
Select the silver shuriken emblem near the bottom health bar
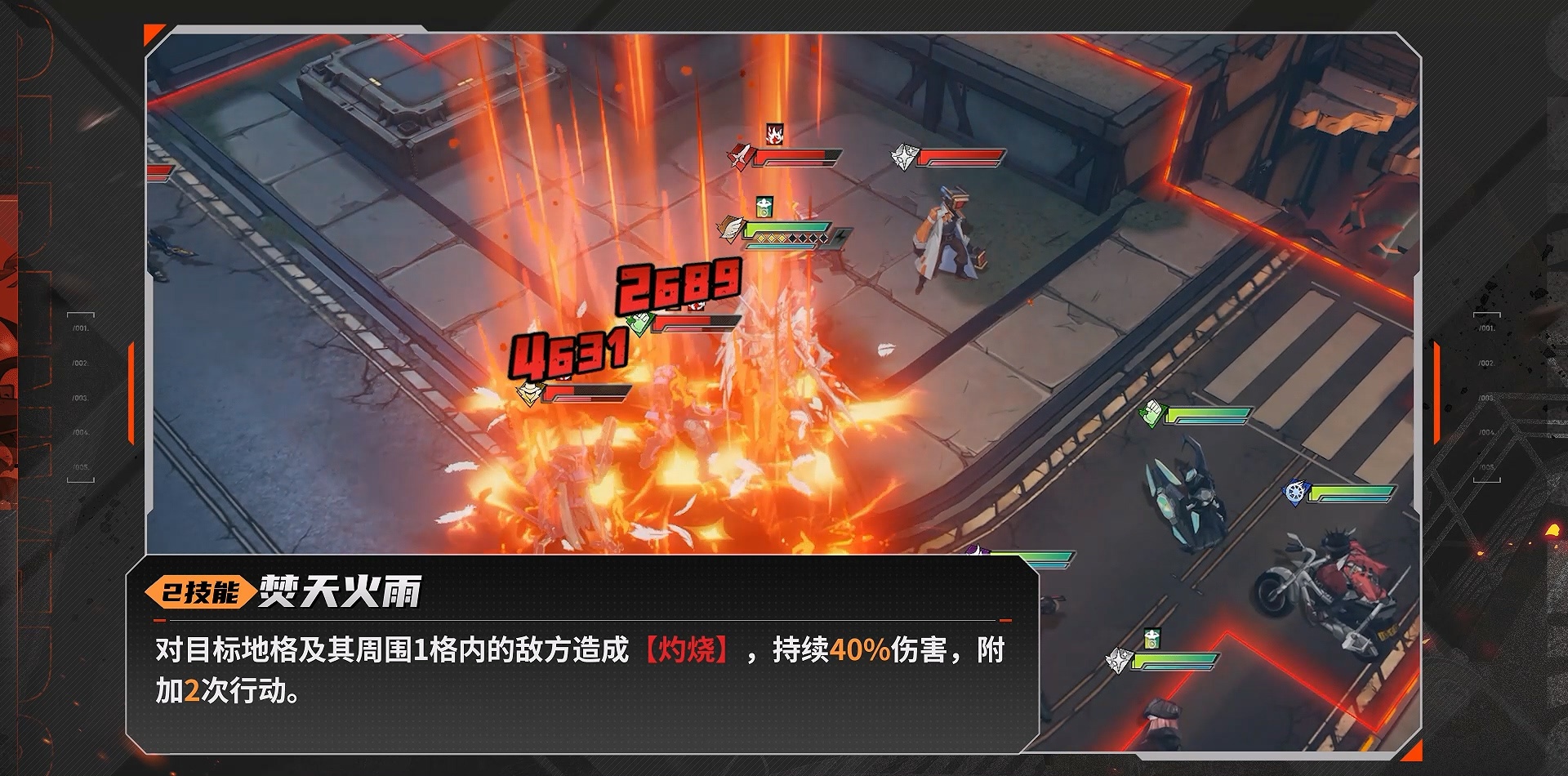click(x=1120, y=659)
